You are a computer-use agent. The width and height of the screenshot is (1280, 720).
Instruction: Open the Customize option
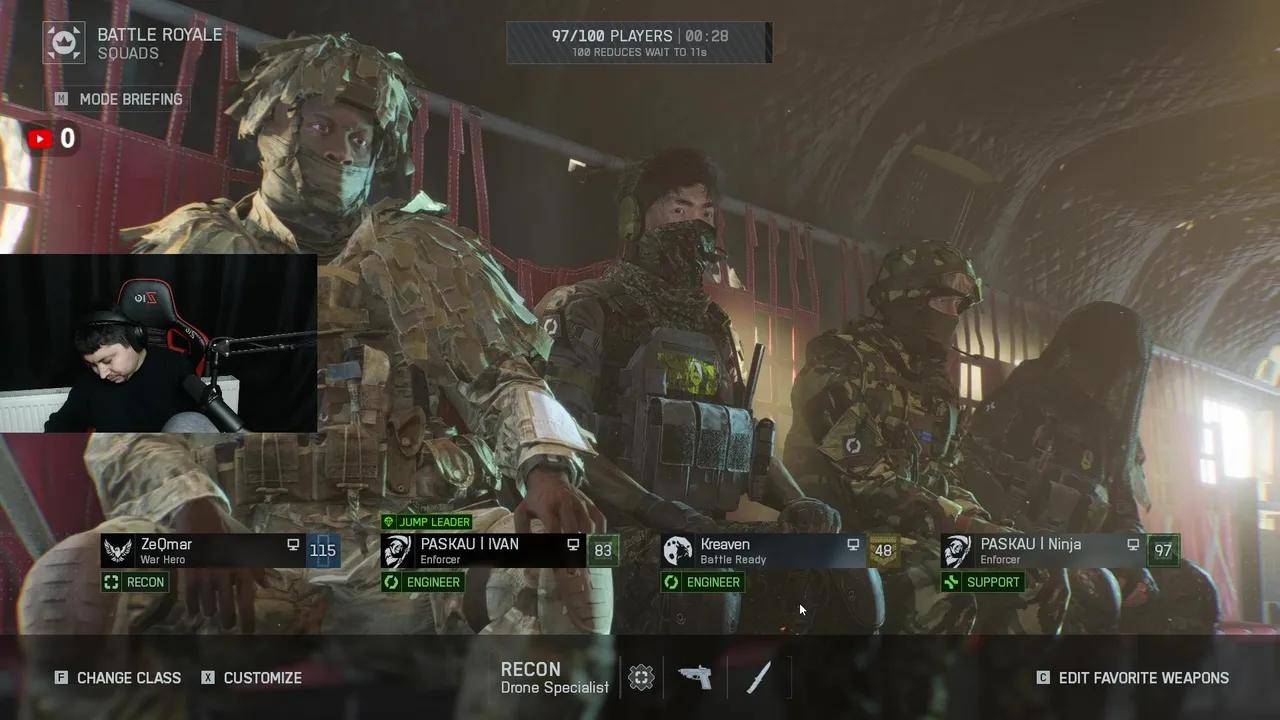tap(252, 678)
